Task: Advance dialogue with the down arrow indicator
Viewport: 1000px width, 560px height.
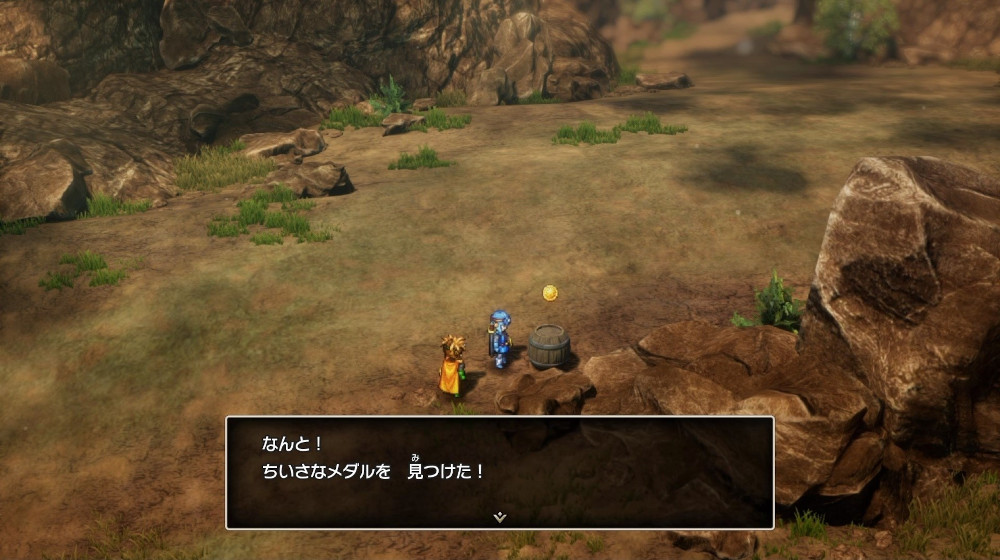Action: [x=500, y=516]
